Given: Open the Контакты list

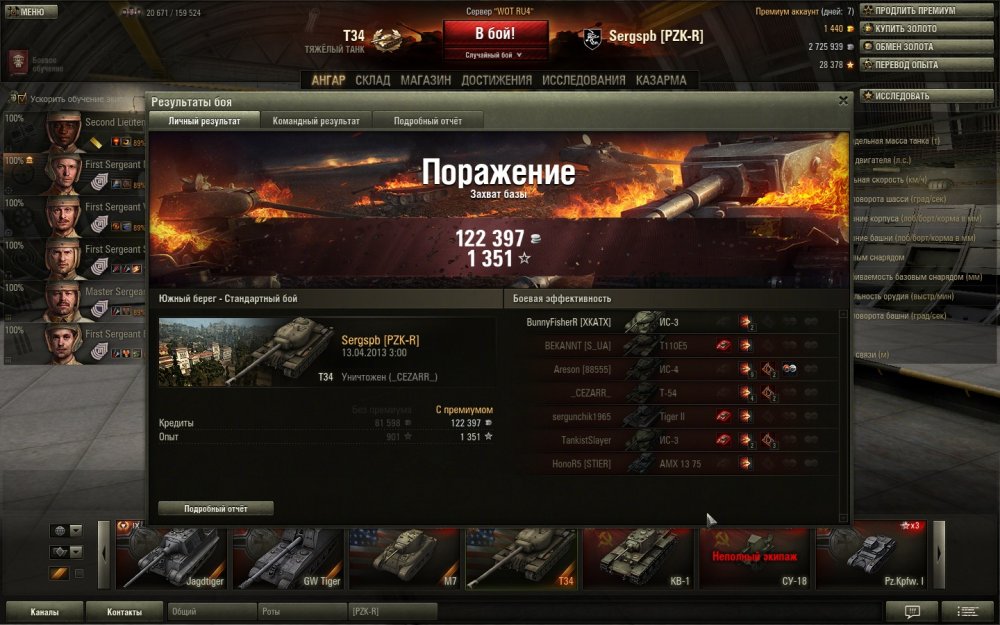Looking at the screenshot, I should click(x=124, y=611).
